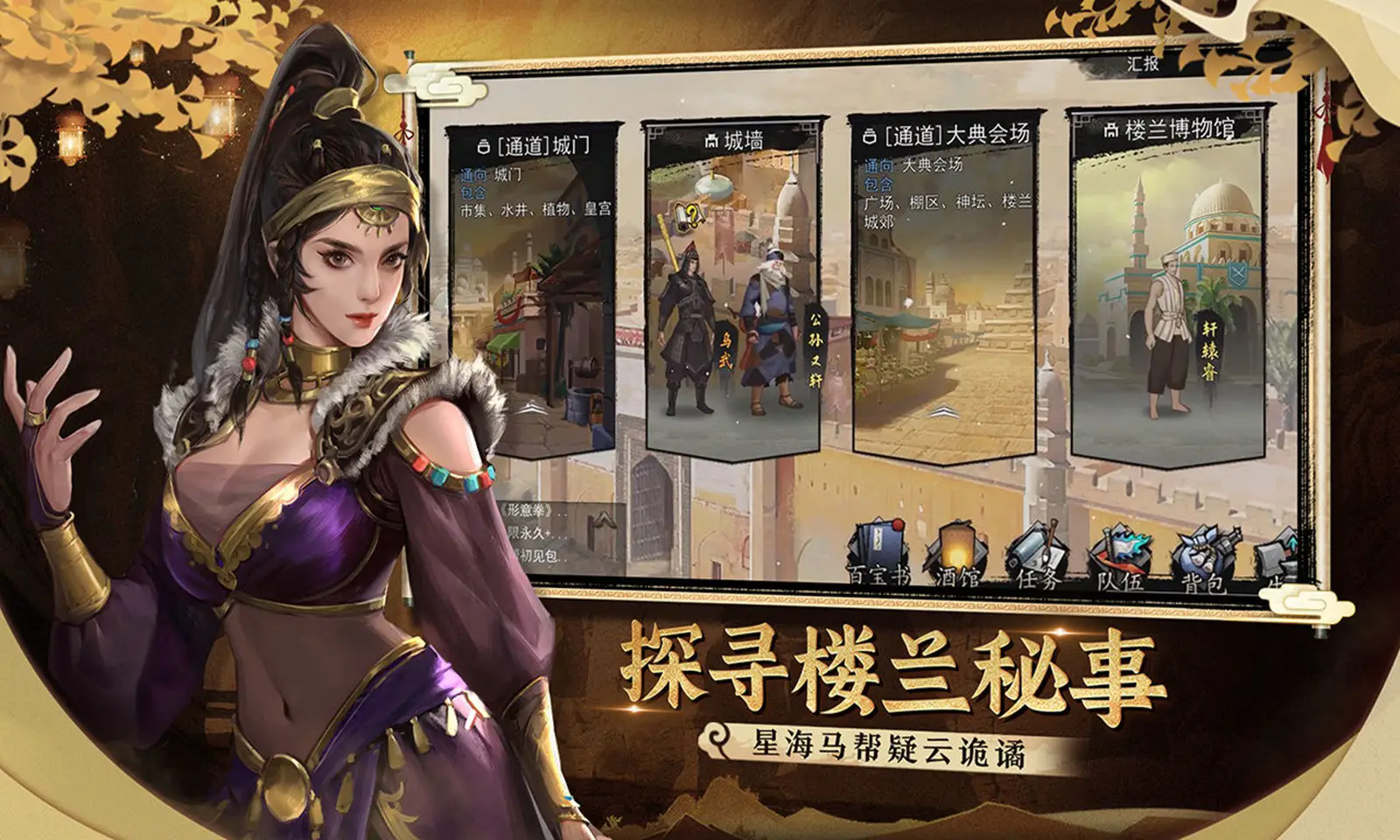Expand the message log arrow near 《形意拳》 text
Screen dimensions: 1400x840
click(604, 519)
